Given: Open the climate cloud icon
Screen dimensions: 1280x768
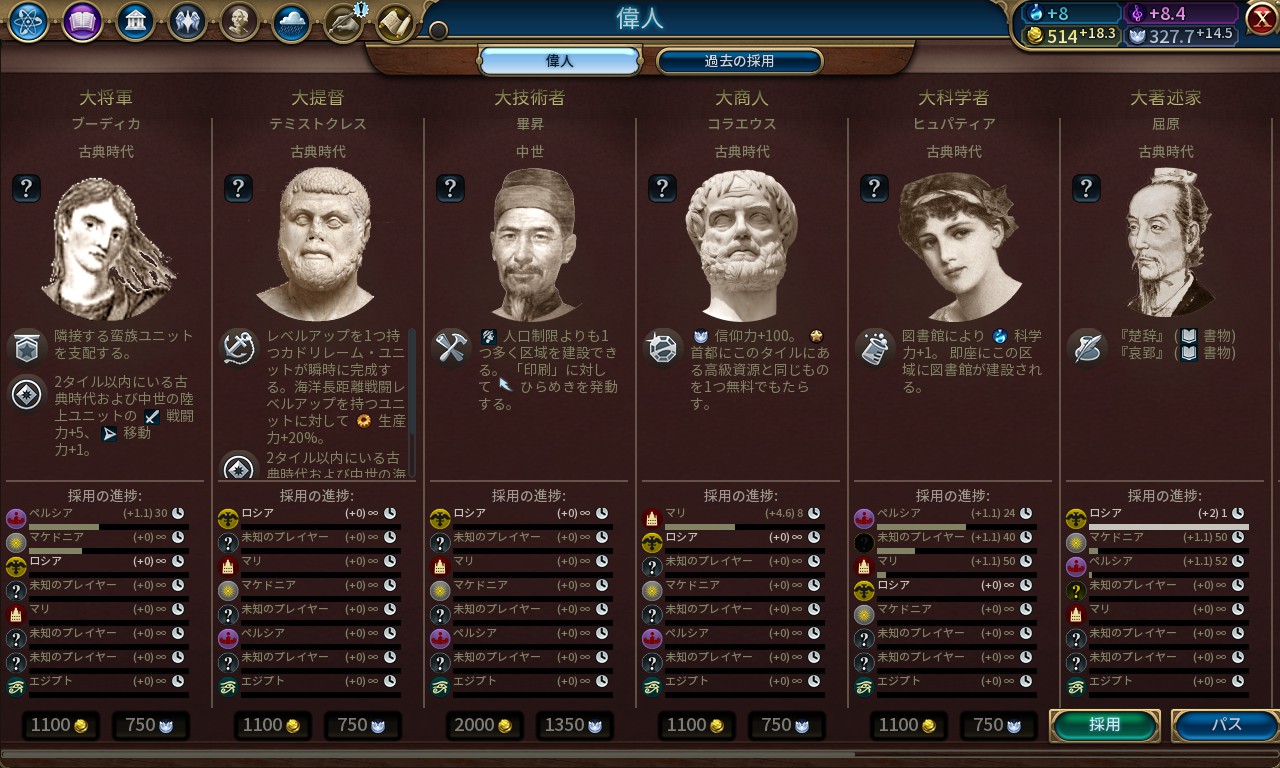Looking at the screenshot, I should (291, 22).
